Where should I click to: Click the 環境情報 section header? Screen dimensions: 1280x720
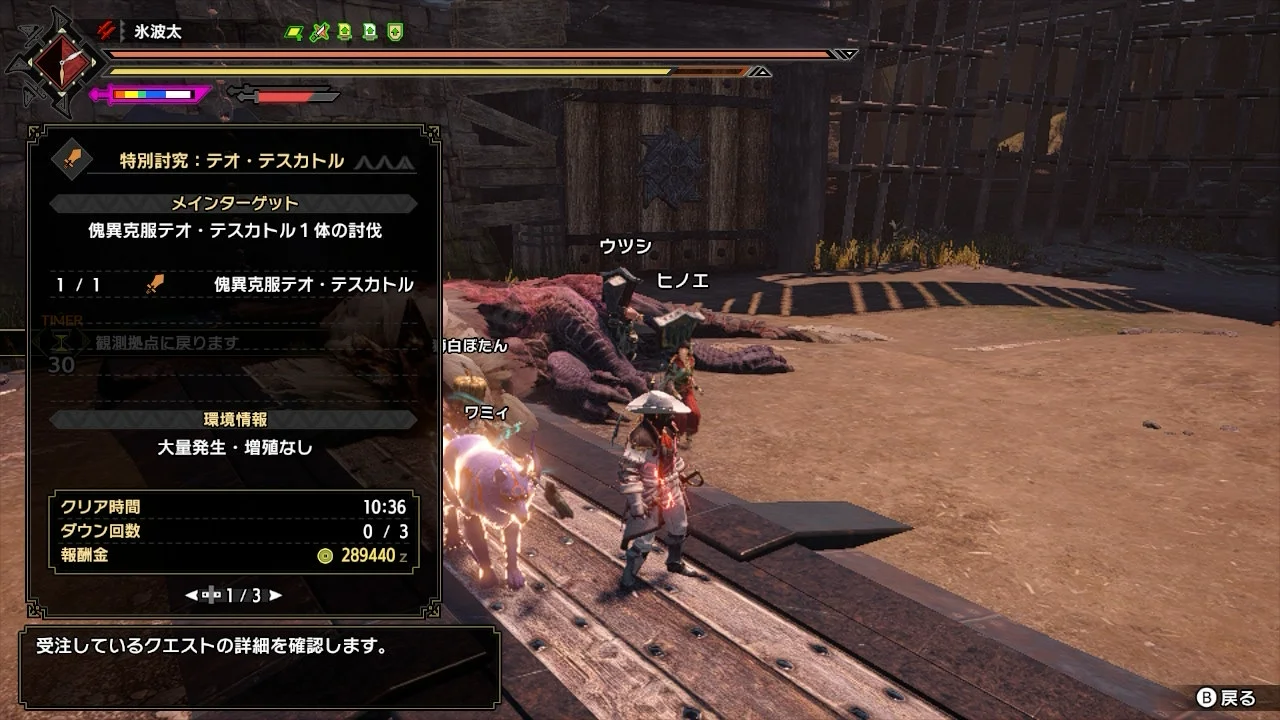click(x=233, y=420)
